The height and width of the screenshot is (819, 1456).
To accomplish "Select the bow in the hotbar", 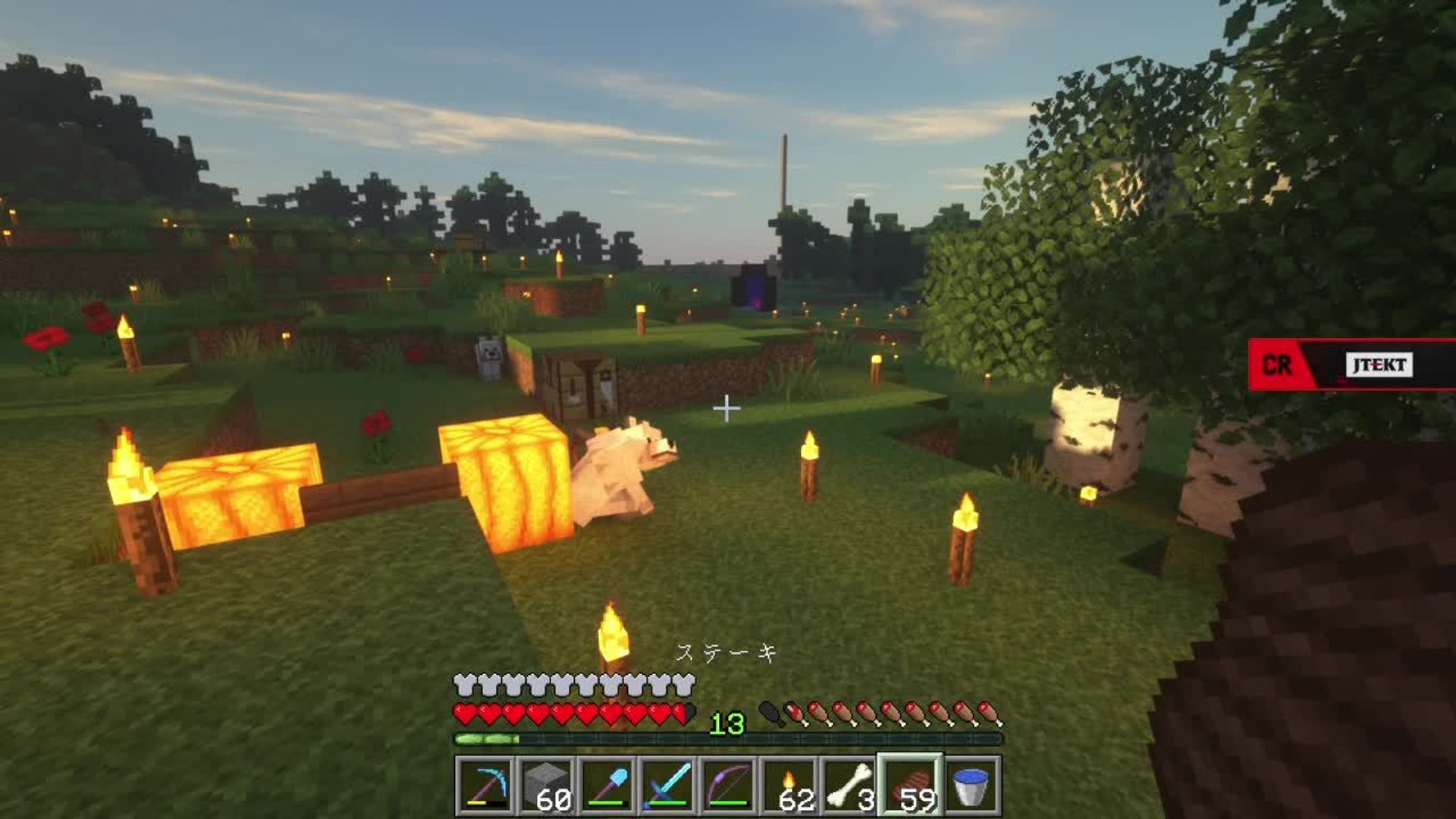I will (730, 785).
